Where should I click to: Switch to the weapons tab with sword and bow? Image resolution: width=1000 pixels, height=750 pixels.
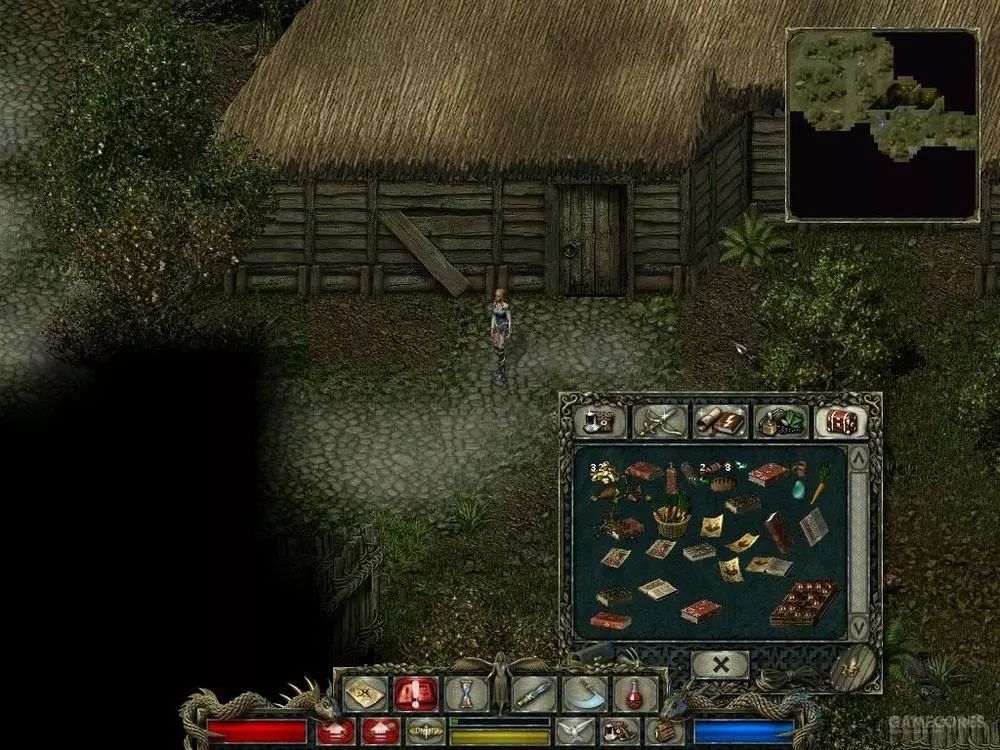tap(660, 421)
